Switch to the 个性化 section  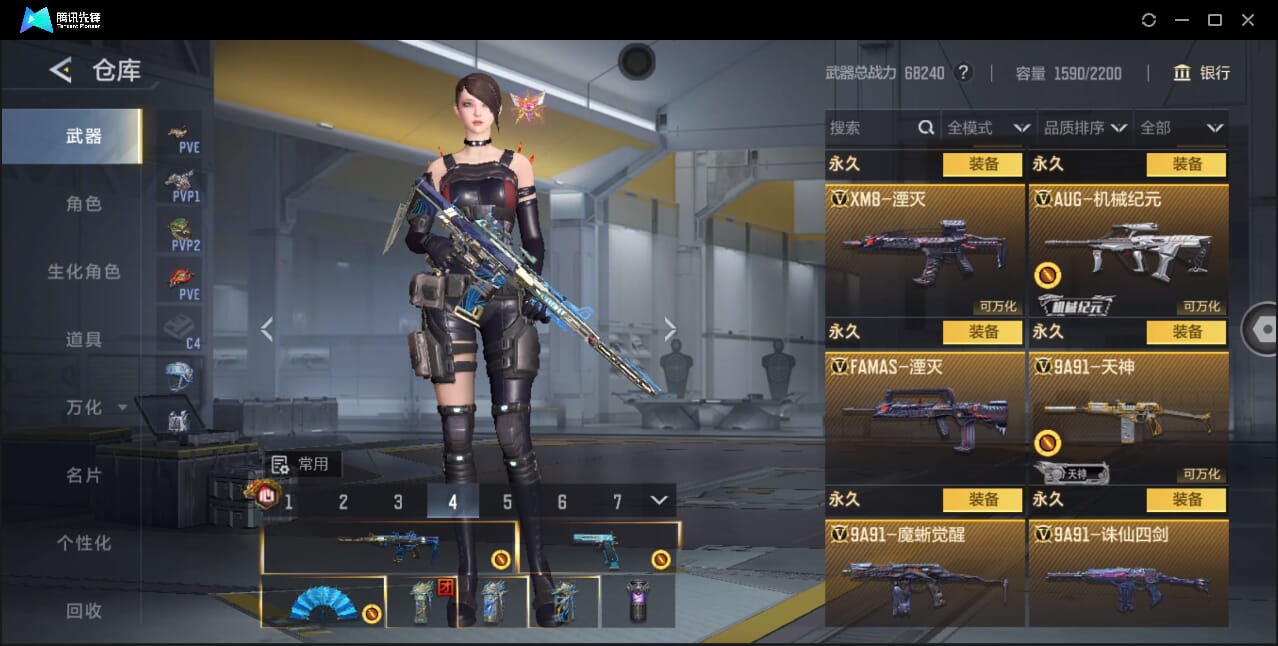[x=84, y=543]
